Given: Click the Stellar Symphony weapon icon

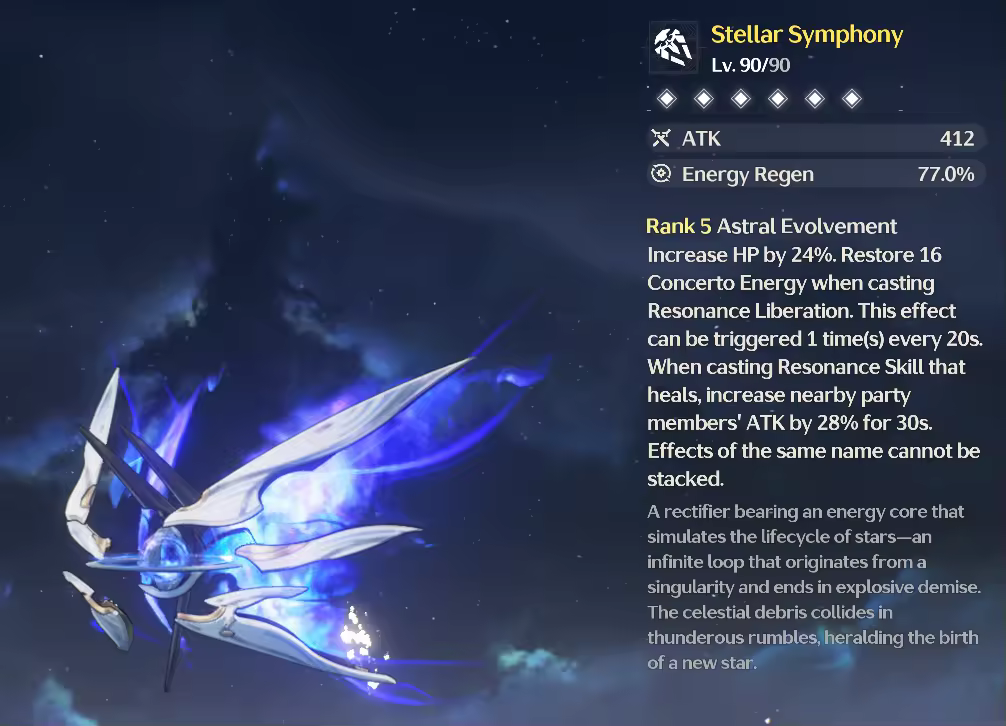Looking at the screenshot, I should point(674,47).
